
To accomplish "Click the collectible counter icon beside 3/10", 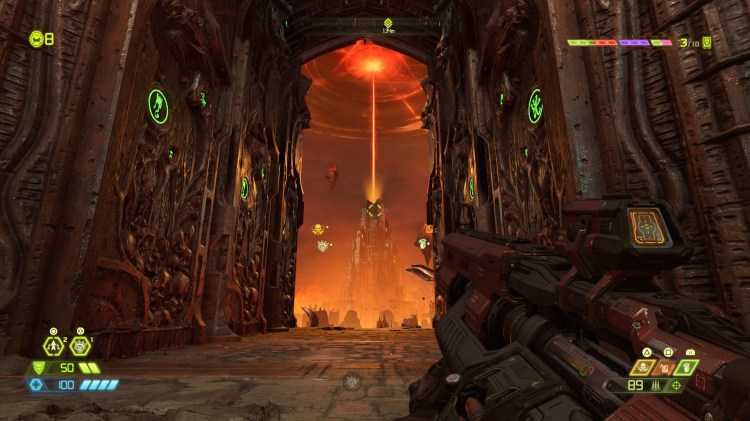I will click(707, 43).
